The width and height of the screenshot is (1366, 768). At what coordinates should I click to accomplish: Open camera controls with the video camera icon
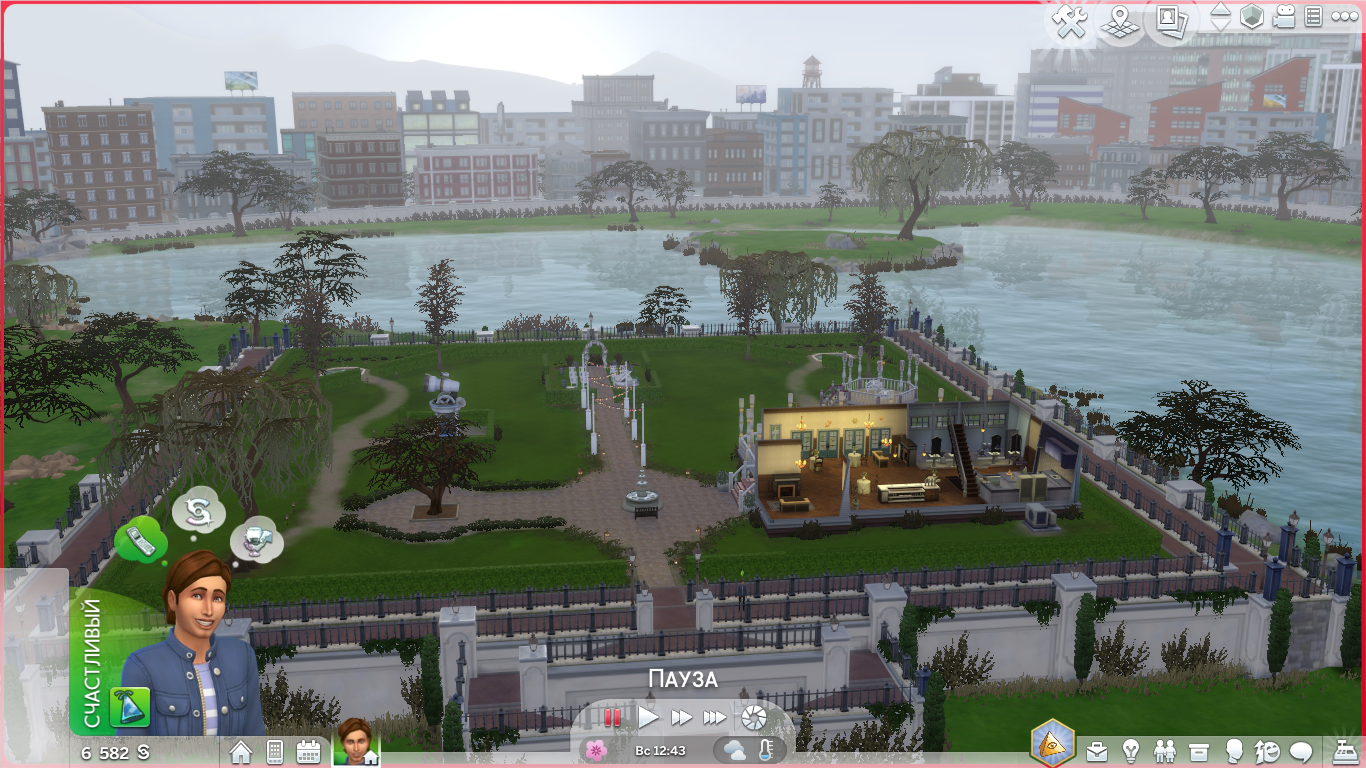(x=1284, y=17)
